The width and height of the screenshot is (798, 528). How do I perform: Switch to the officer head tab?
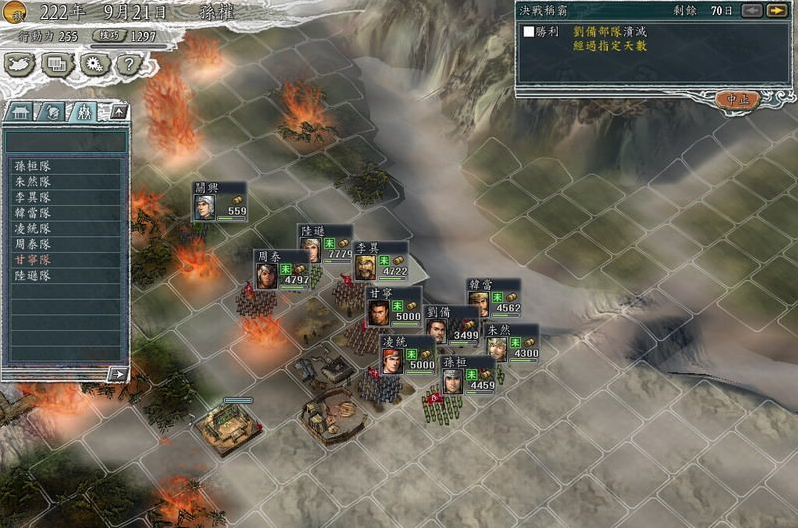(x=53, y=111)
